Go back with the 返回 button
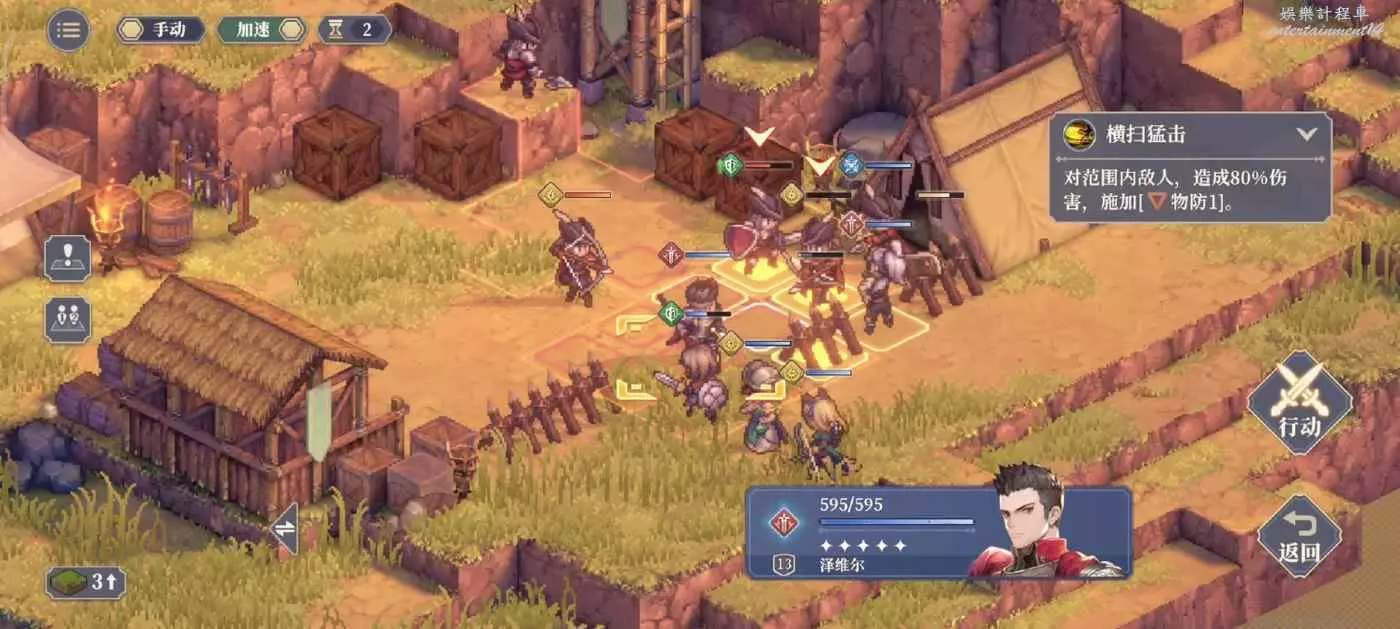Viewport: 1400px width, 629px height. click(x=1299, y=535)
